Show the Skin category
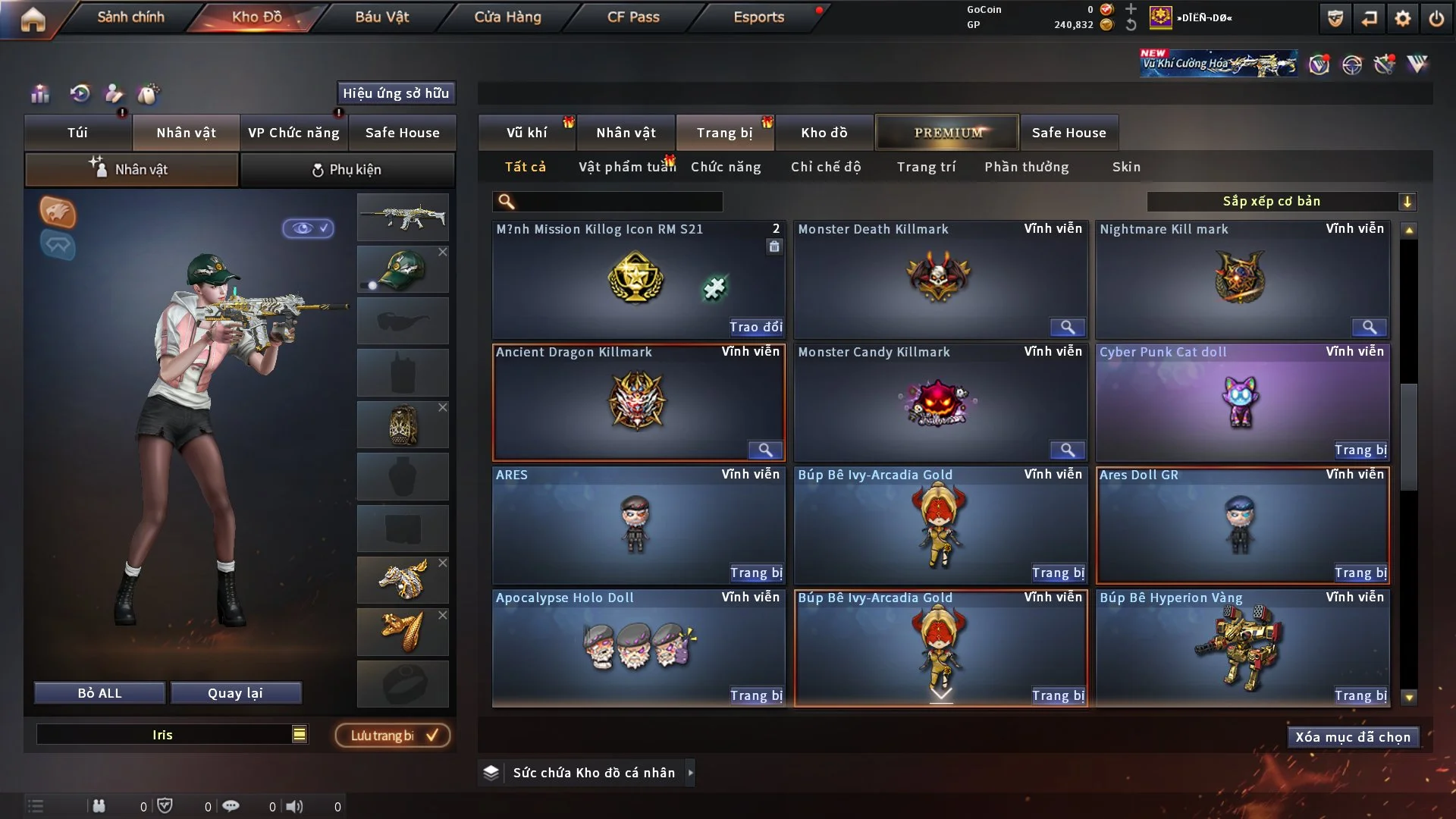Screen dimensions: 1456x819 pyautogui.click(x=1126, y=167)
